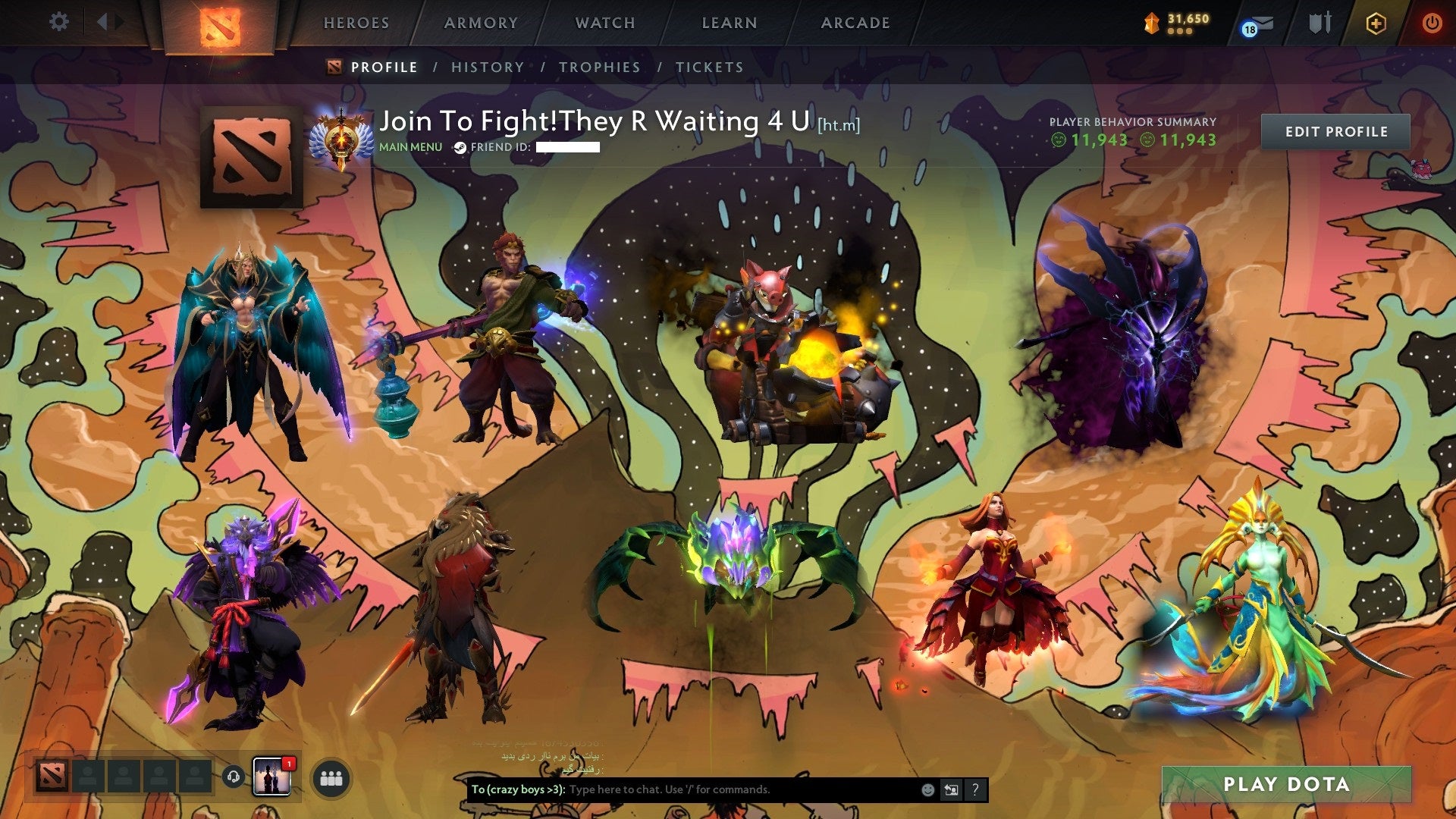Open the armory shield and sword icon
Image resolution: width=1456 pixels, height=819 pixels.
(x=1319, y=22)
